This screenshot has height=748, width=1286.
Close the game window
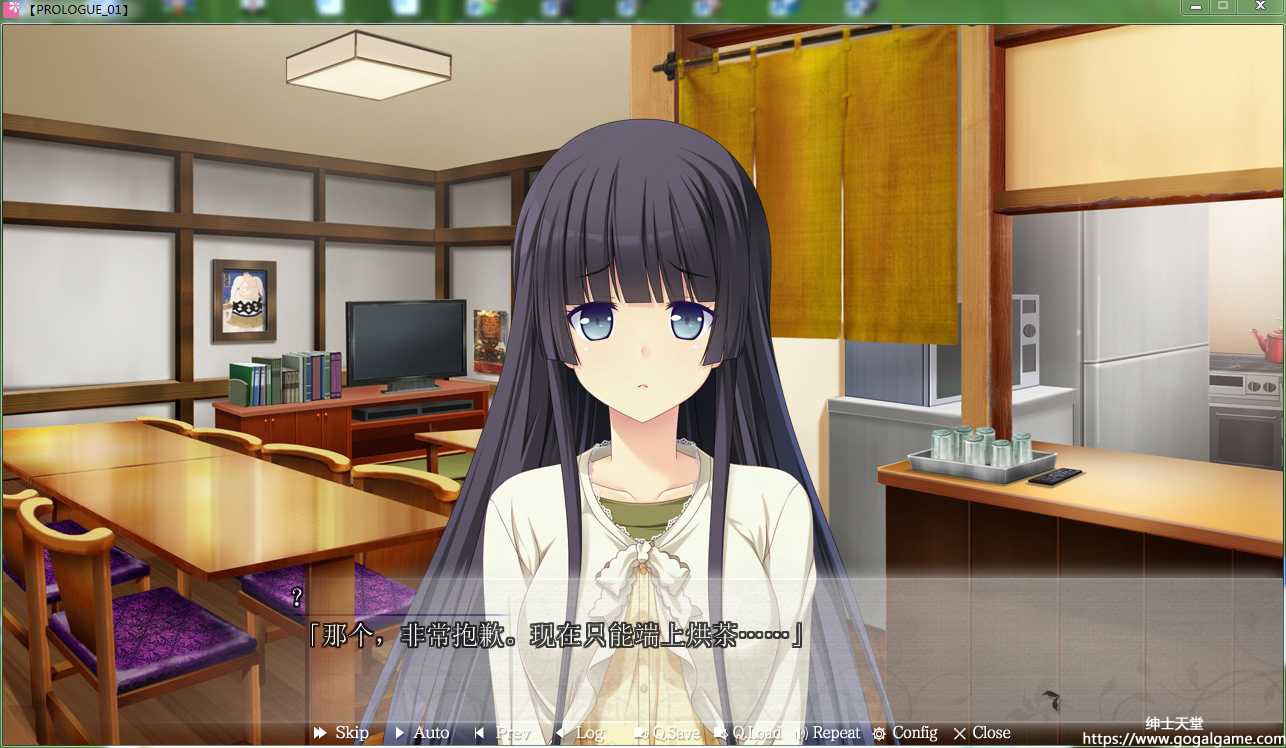pos(1259,7)
